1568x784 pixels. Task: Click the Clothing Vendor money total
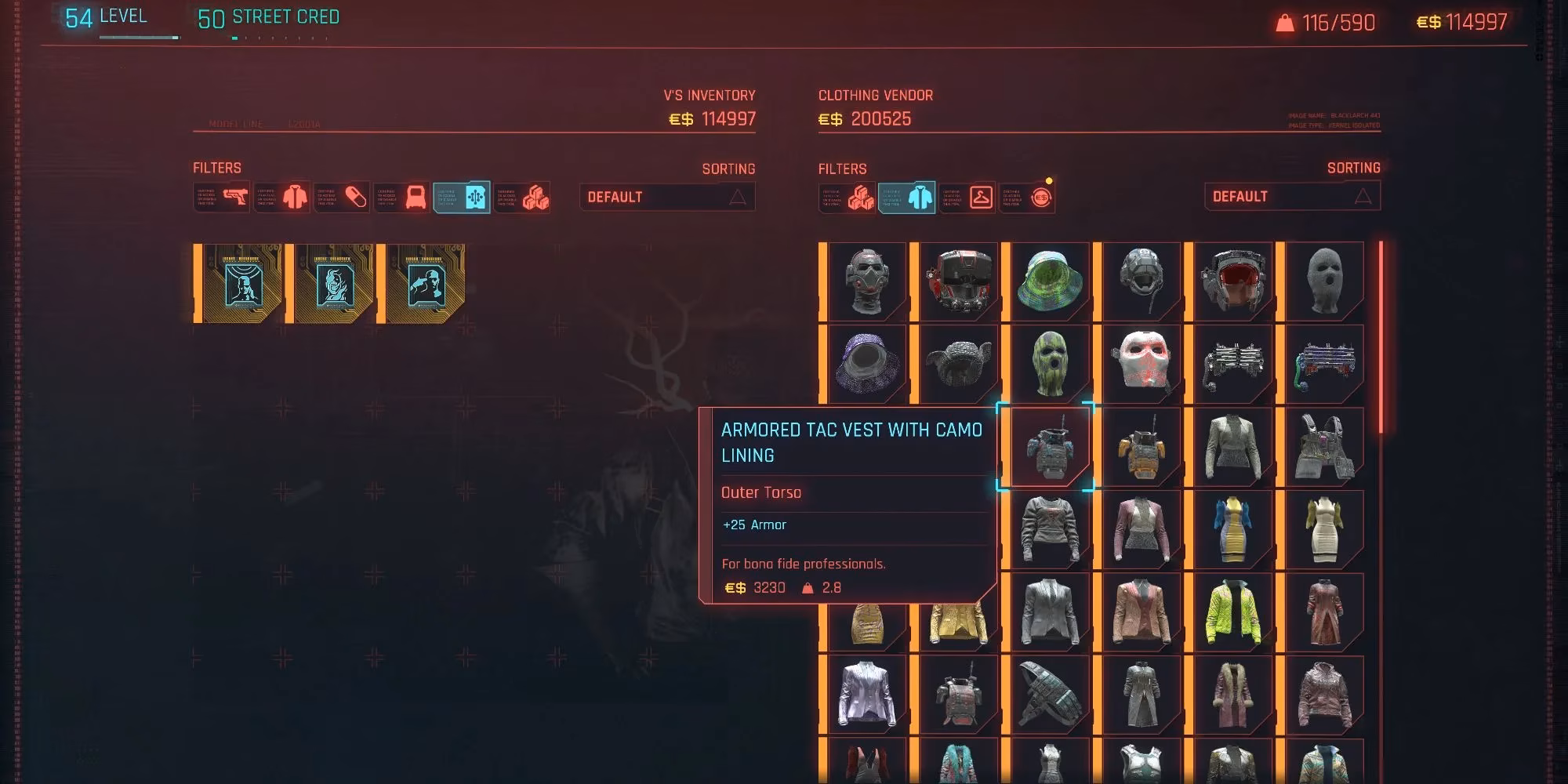(x=866, y=119)
